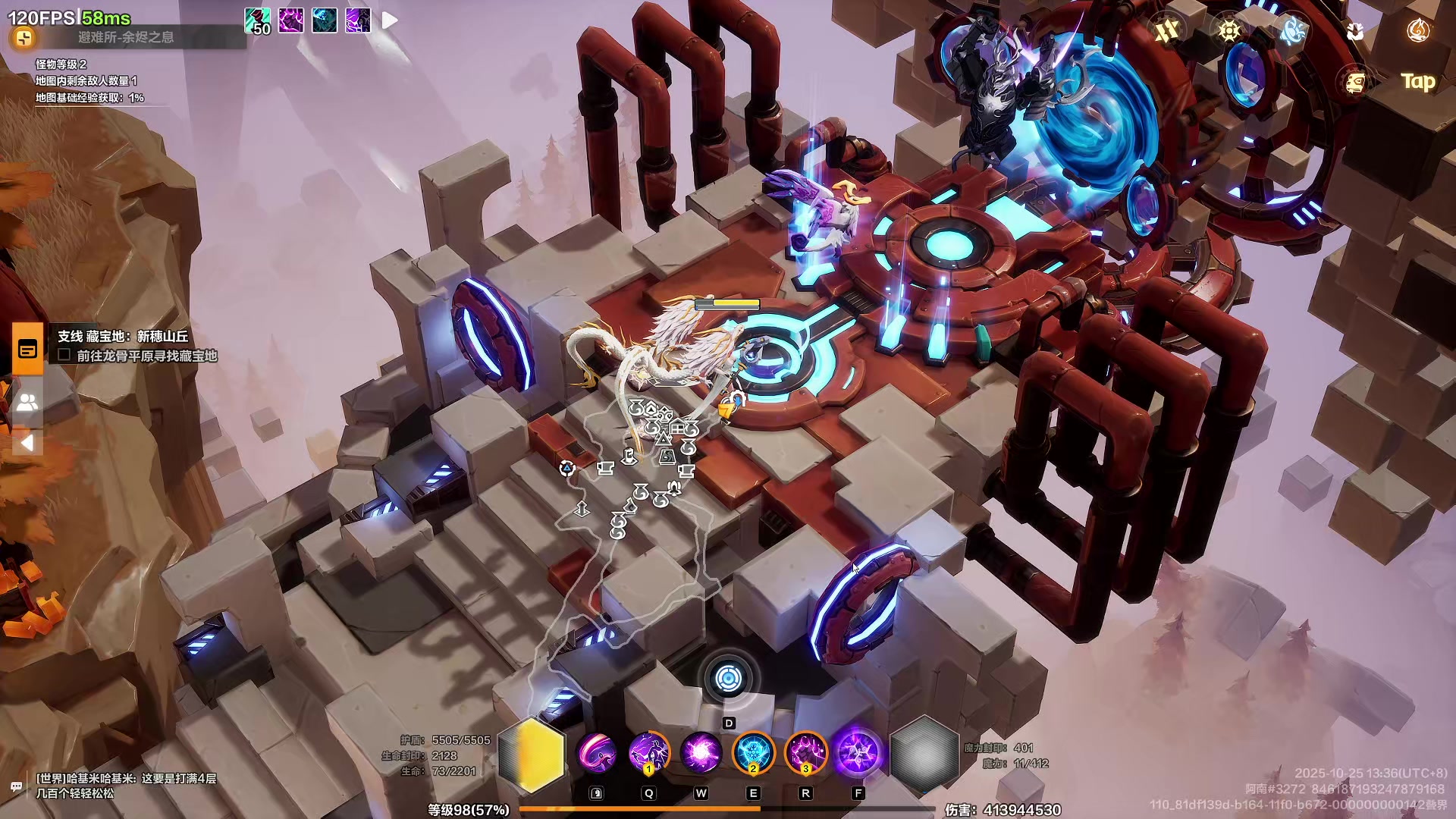Open the orange quest tracker panel button
The width and height of the screenshot is (1456, 819).
(x=27, y=349)
